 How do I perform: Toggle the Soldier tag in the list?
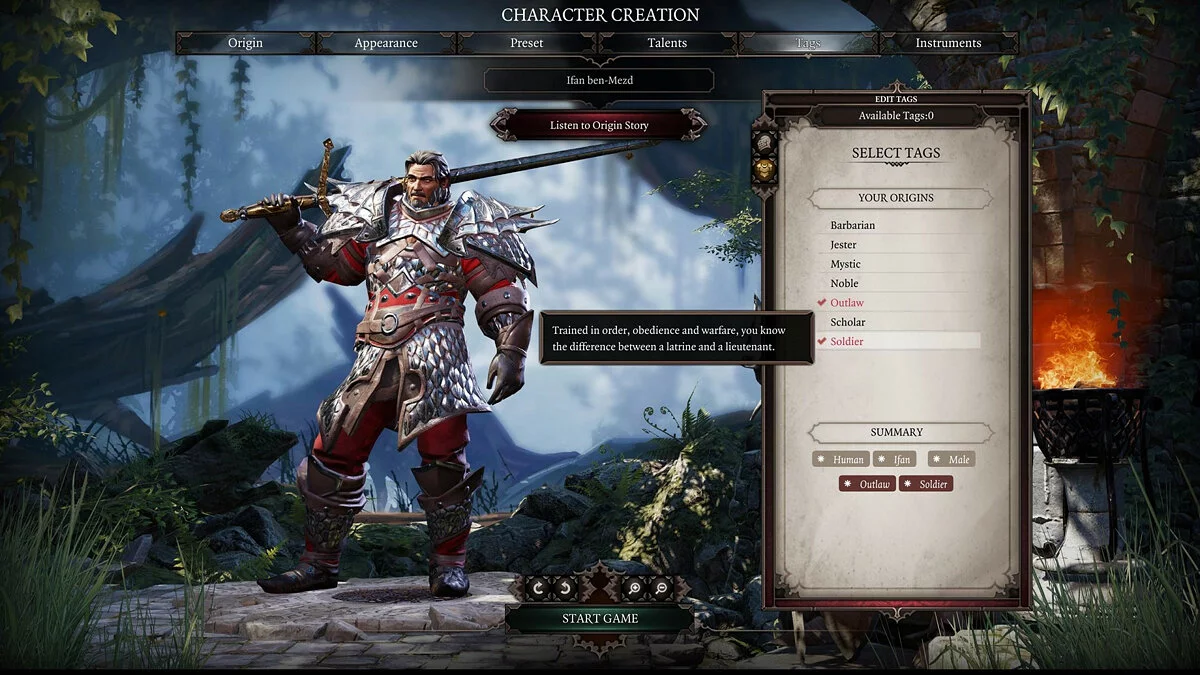click(x=846, y=341)
